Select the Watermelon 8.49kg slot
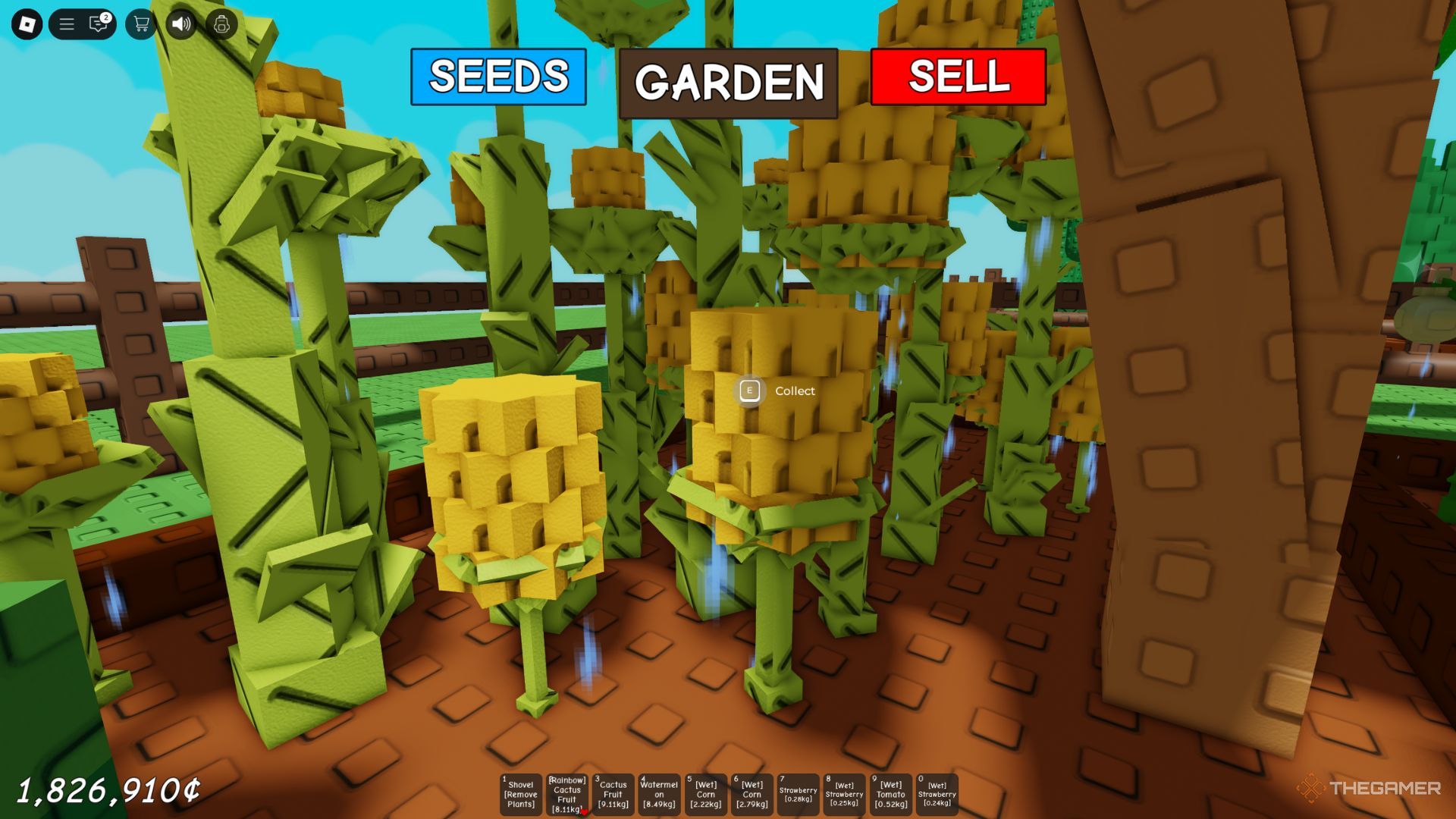 [659, 794]
